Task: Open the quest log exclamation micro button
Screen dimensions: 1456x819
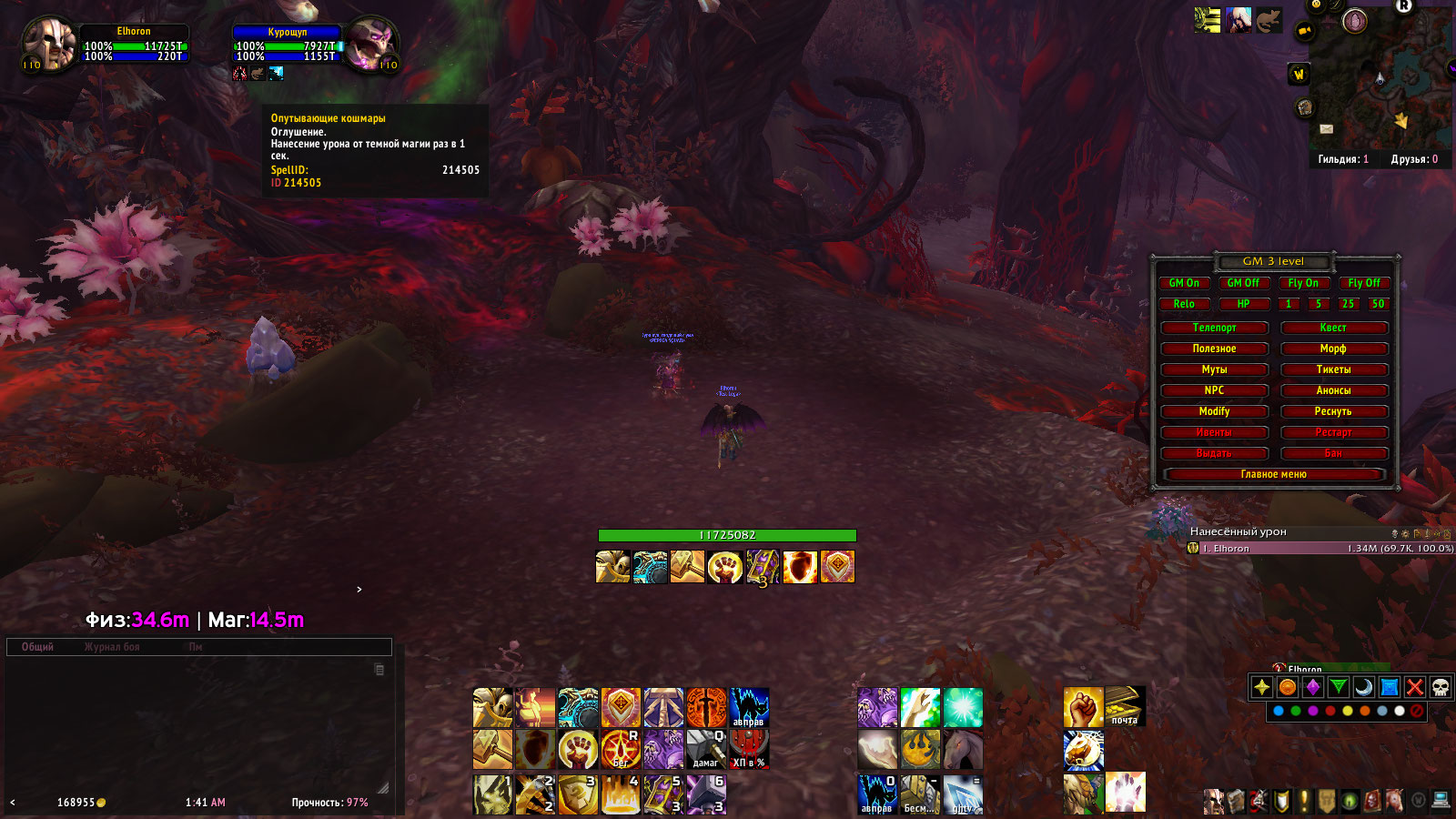Action: click(x=1304, y=801)
